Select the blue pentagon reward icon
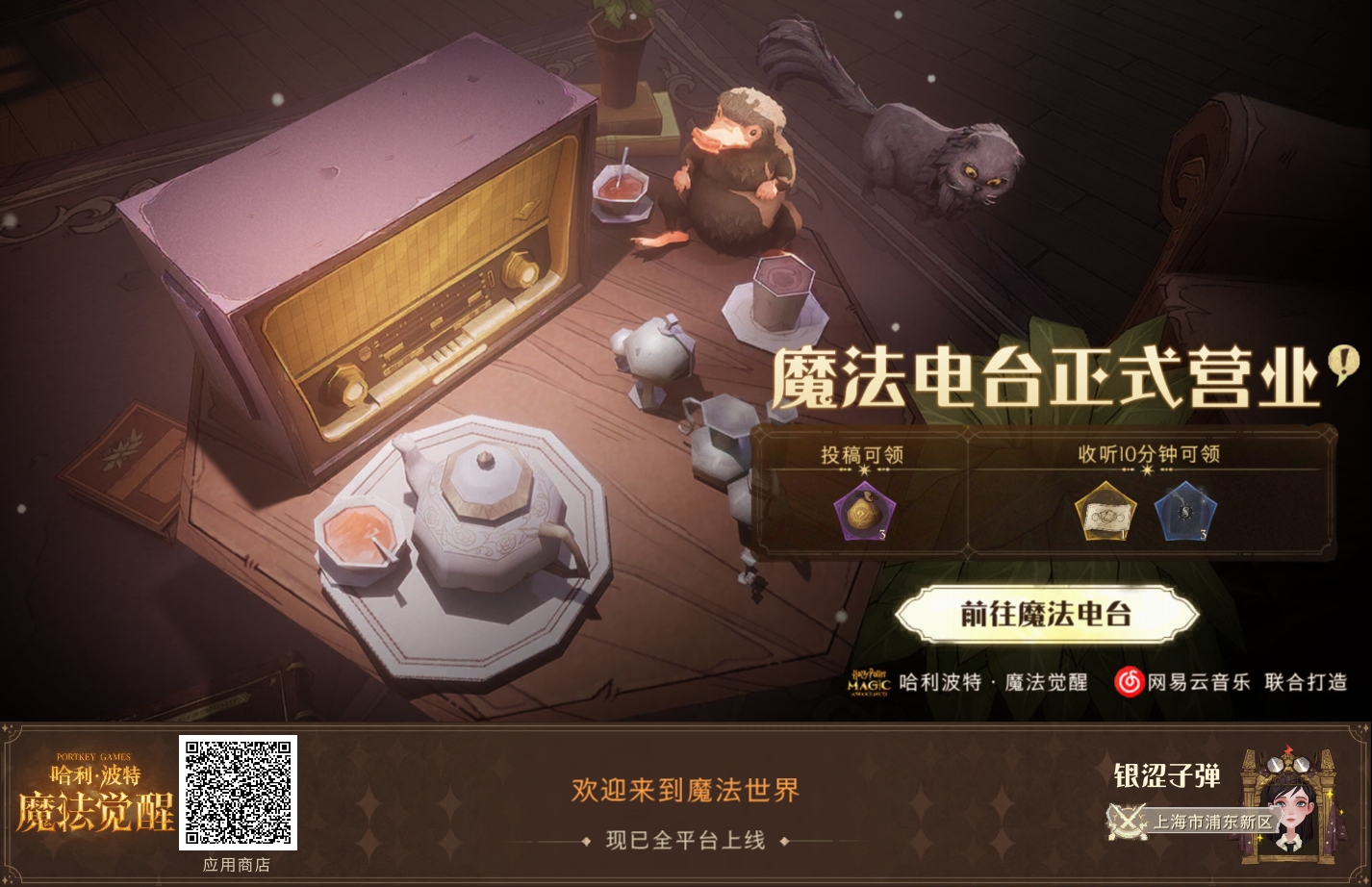Screen dimensions: 1372x887 pyautogui.click(x=1184, y=513)
